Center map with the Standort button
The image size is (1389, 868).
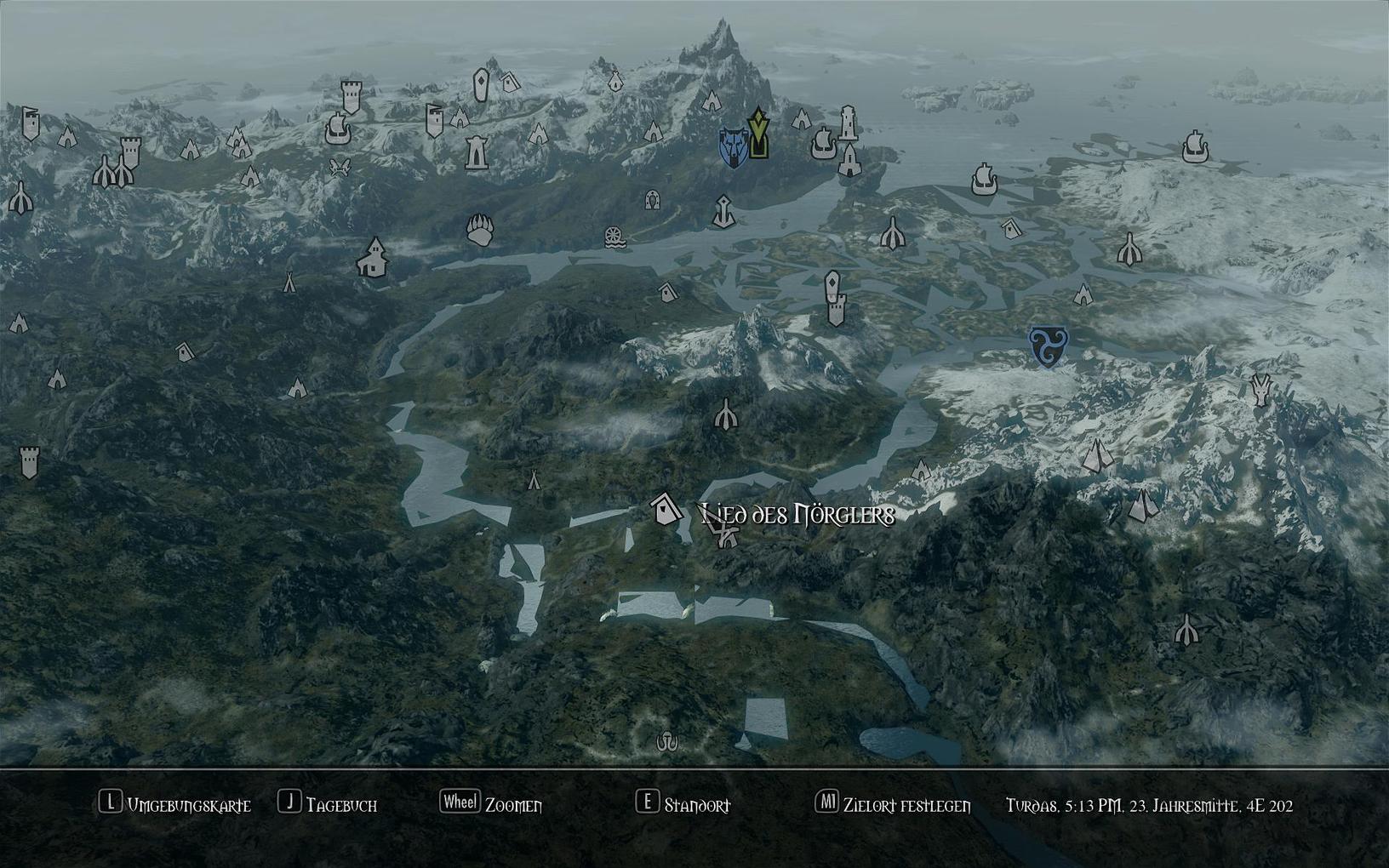683,804
